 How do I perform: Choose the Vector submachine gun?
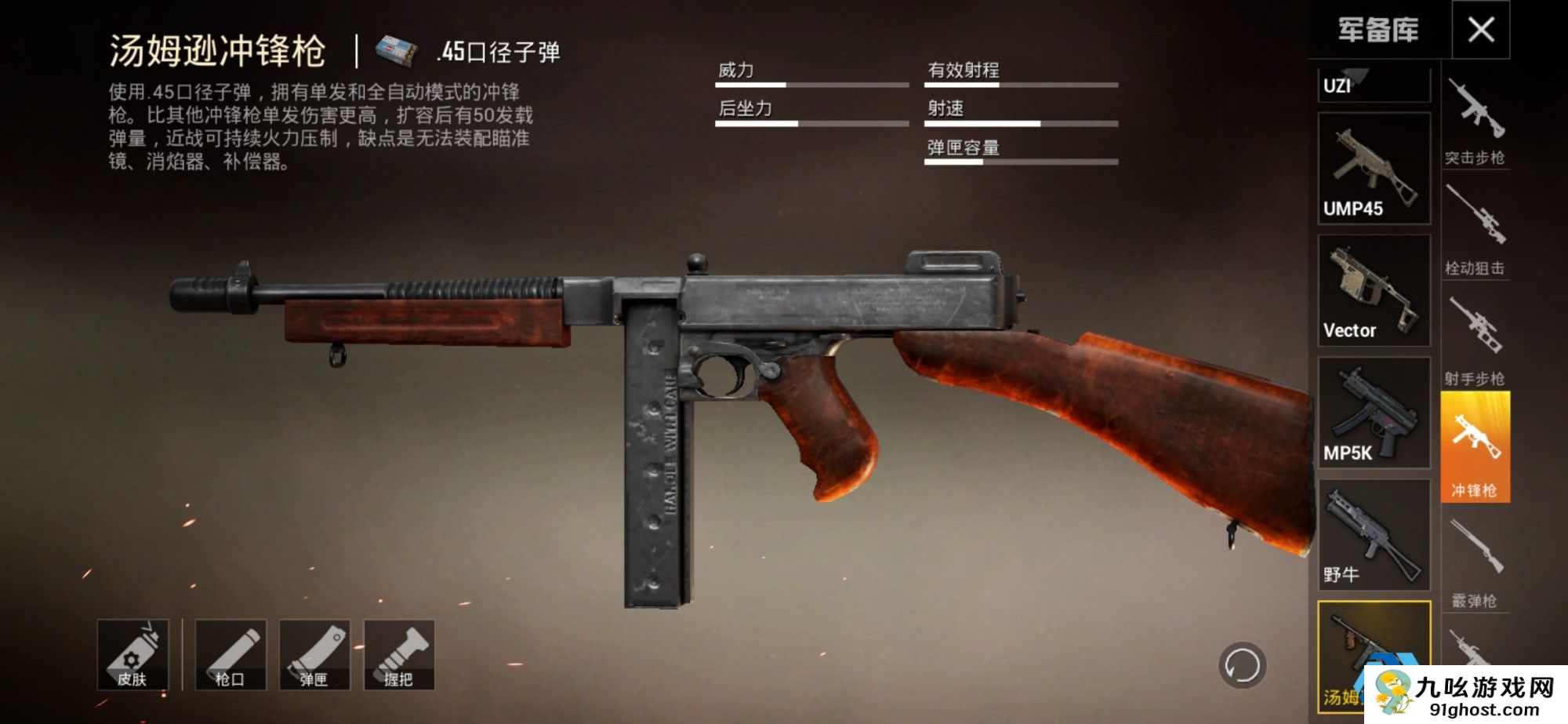pos(1374,291)
